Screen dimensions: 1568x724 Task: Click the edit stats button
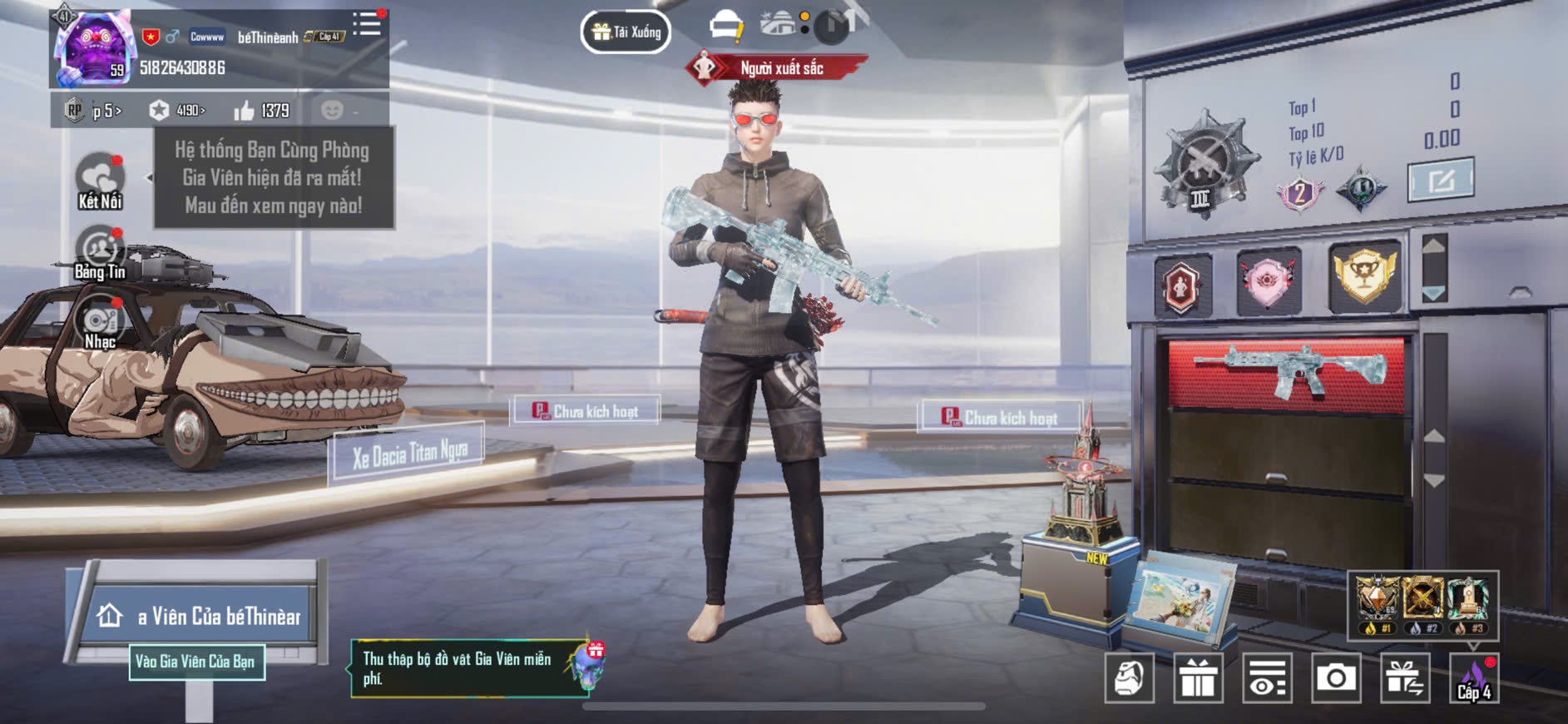click(x=1441, y=179)
